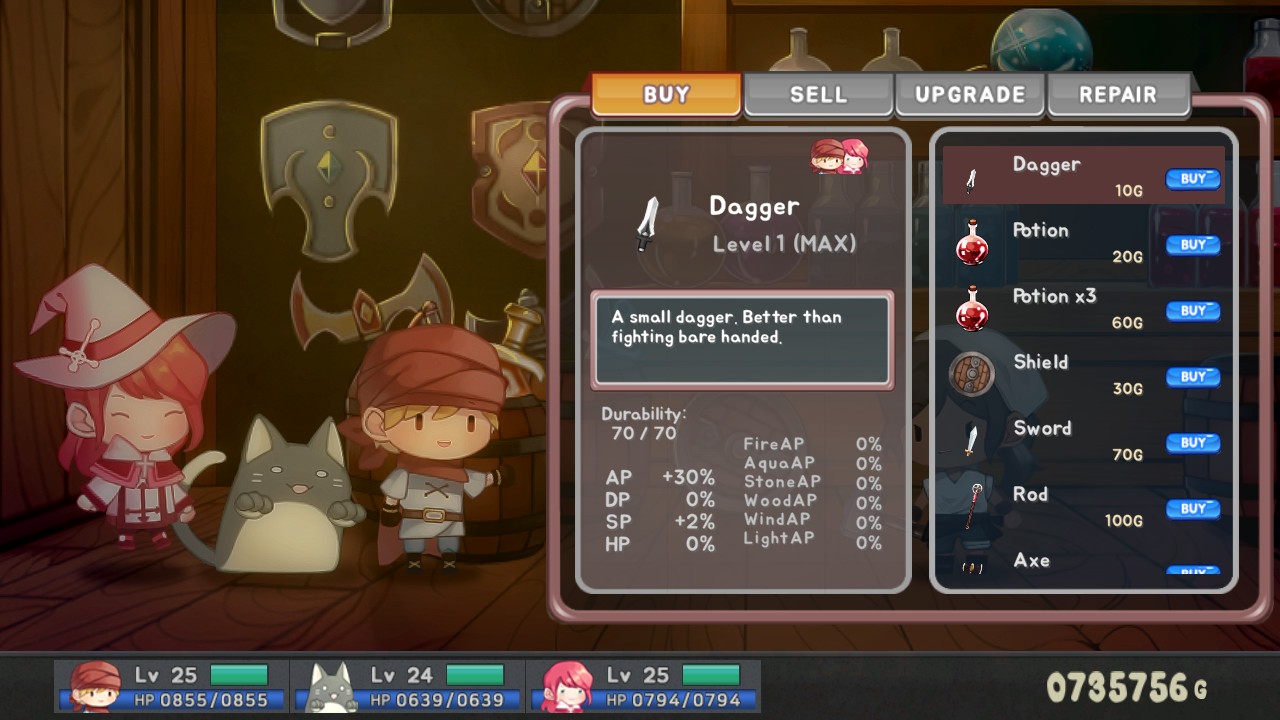The height and width of the screenshot is (720, 1280).
Task: Switch to the SELL tab
Action: [818, 94]
